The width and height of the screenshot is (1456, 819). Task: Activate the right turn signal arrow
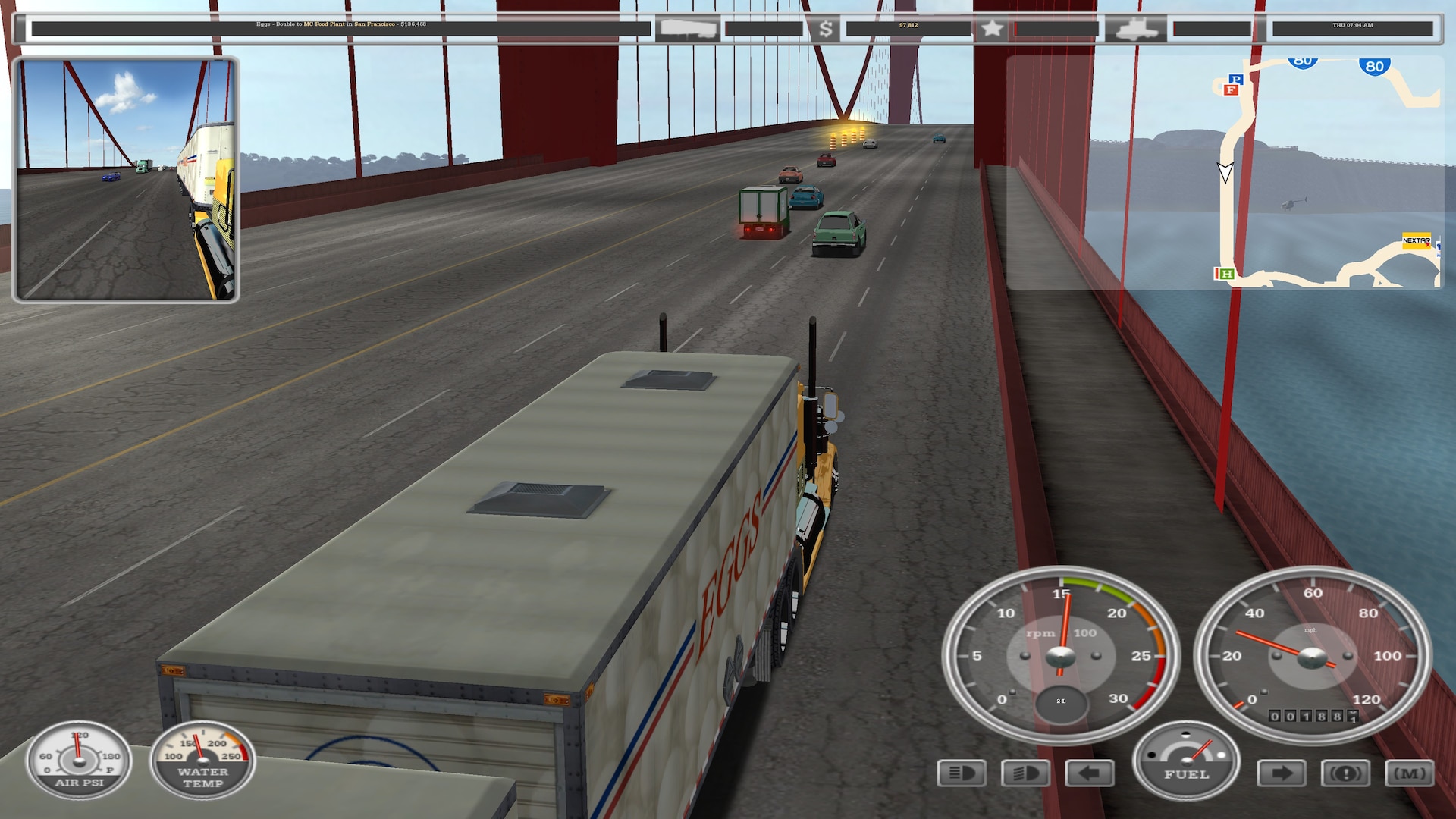pos(1282,773)
